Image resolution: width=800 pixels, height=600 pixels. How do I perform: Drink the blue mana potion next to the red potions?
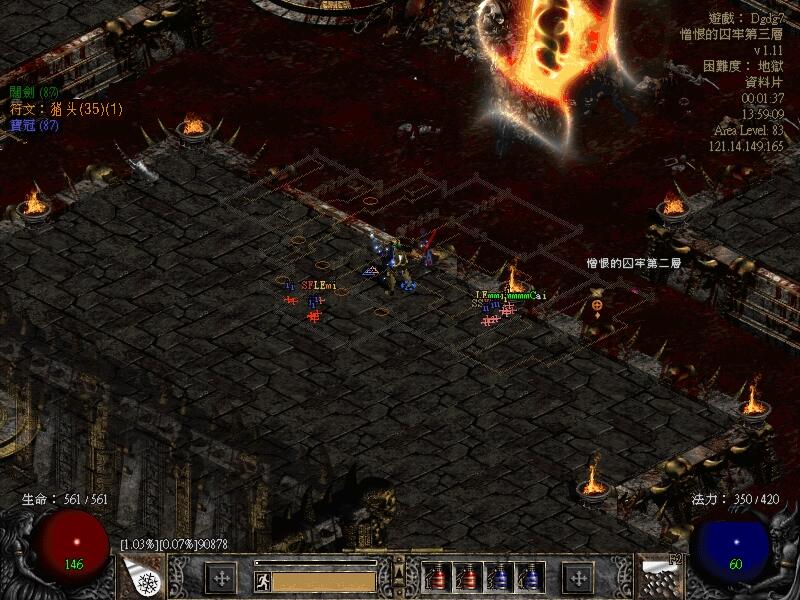(498, 578)
